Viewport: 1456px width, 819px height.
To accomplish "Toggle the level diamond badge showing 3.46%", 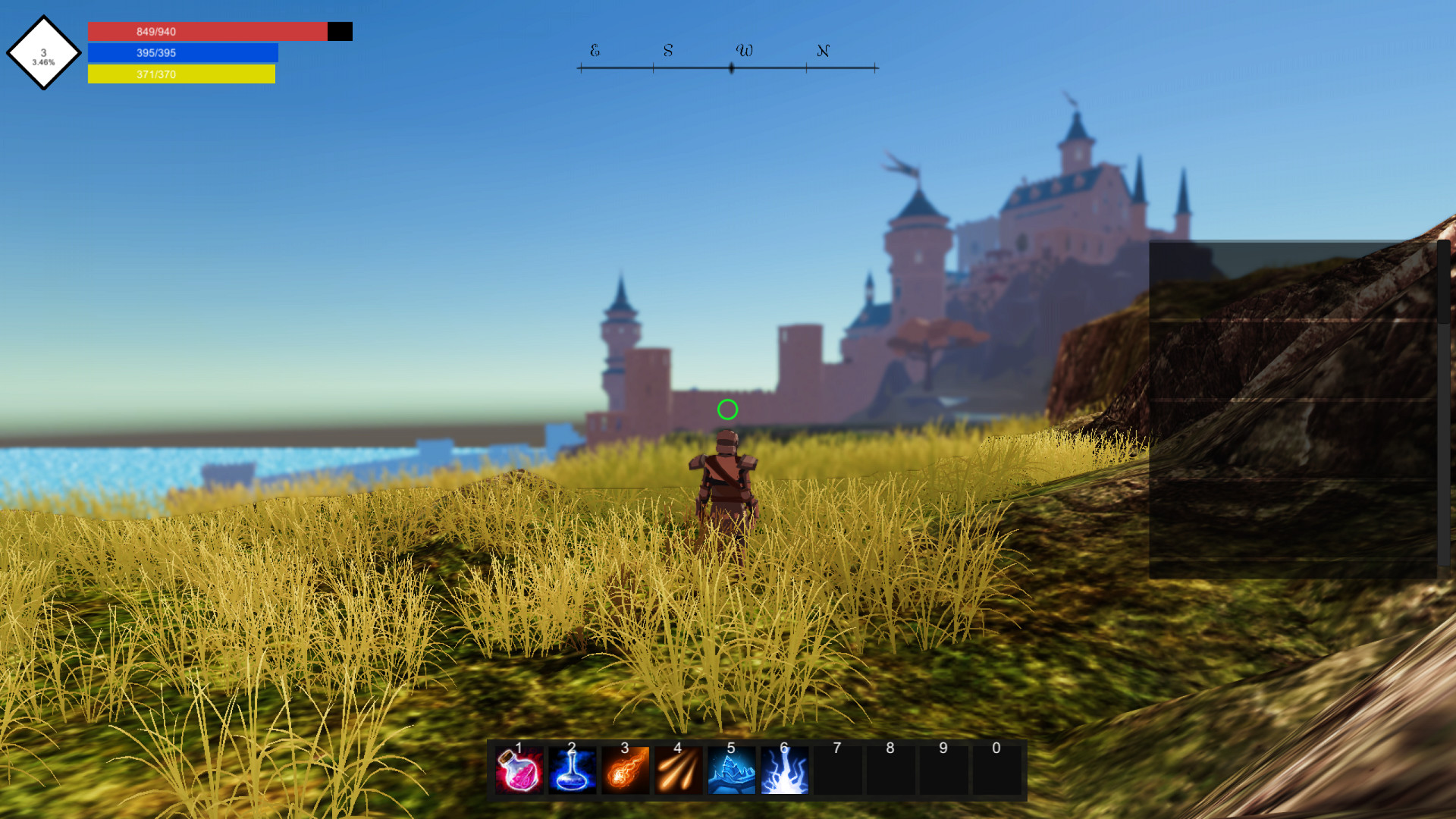I will coord(43,53).
